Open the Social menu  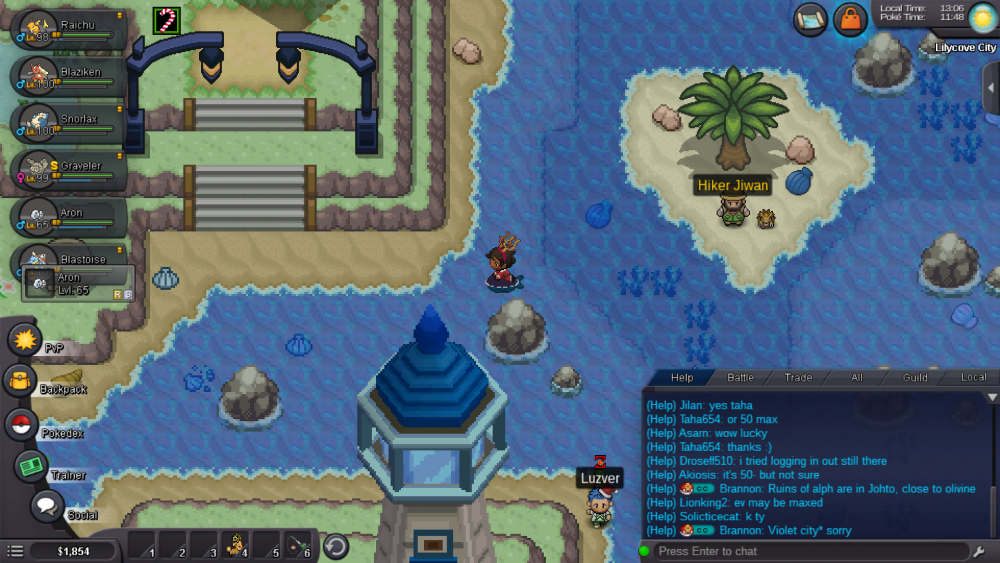point(47,506)
